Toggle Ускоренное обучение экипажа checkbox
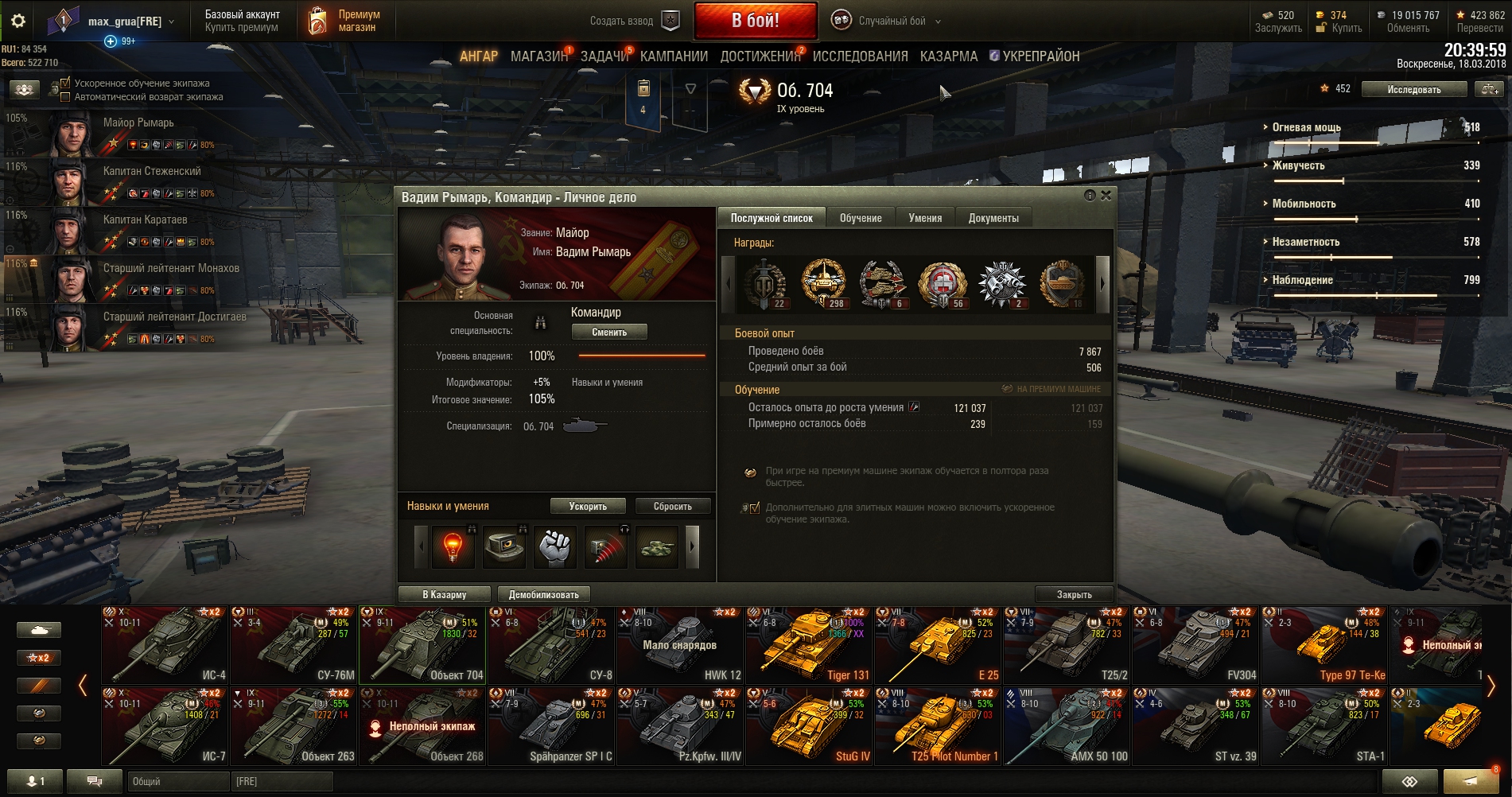Image resolution: width=1512 pixels, height=797 pixels. click(66, 83)
